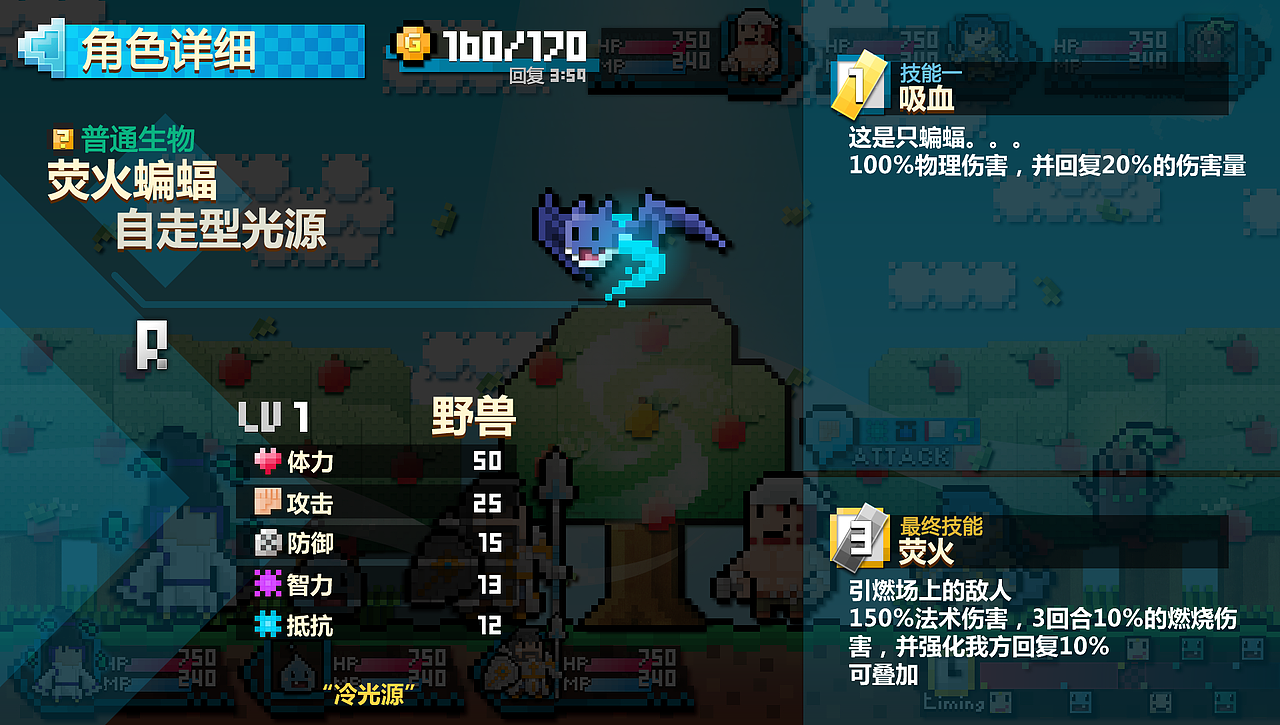Click the quoted 冷光源 caption text

point(370,690)
